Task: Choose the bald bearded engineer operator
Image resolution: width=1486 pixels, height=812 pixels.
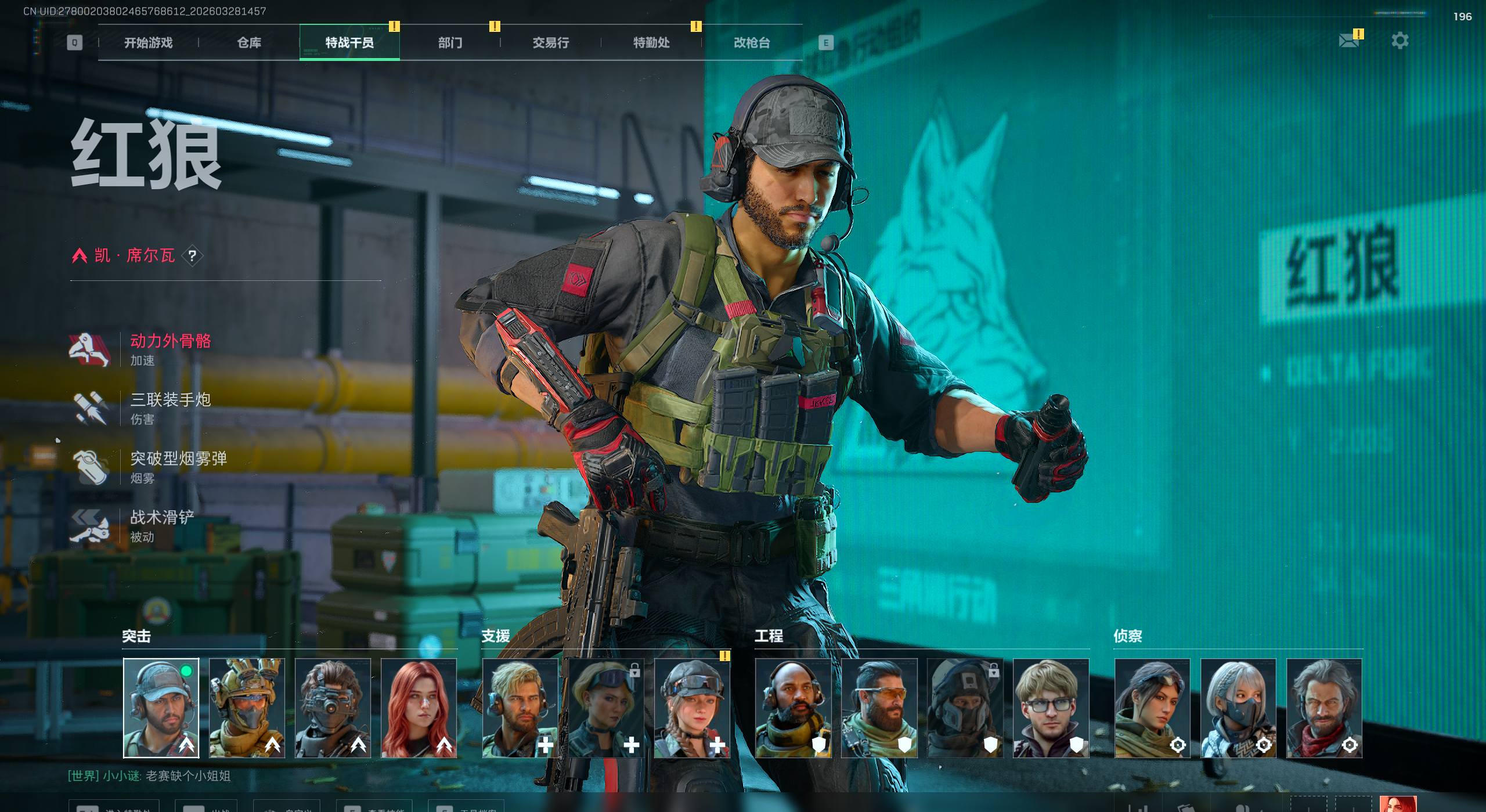Action: (x=793, y=708)
